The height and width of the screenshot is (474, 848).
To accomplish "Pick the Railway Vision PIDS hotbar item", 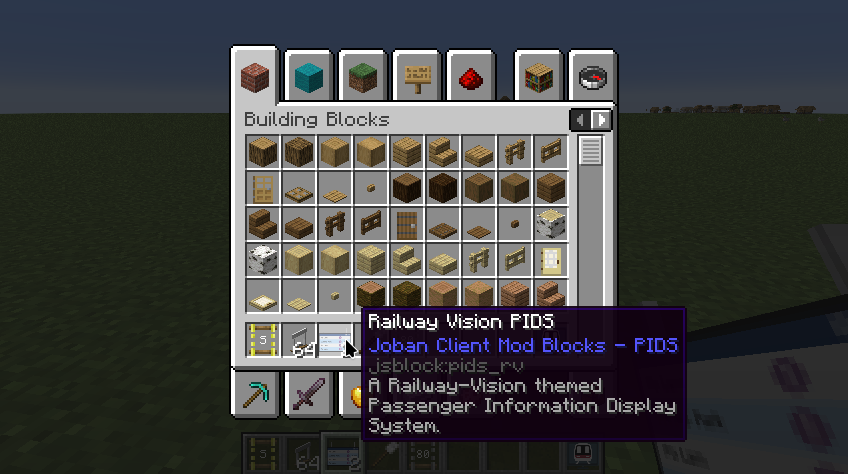I will tap(335, 342).
